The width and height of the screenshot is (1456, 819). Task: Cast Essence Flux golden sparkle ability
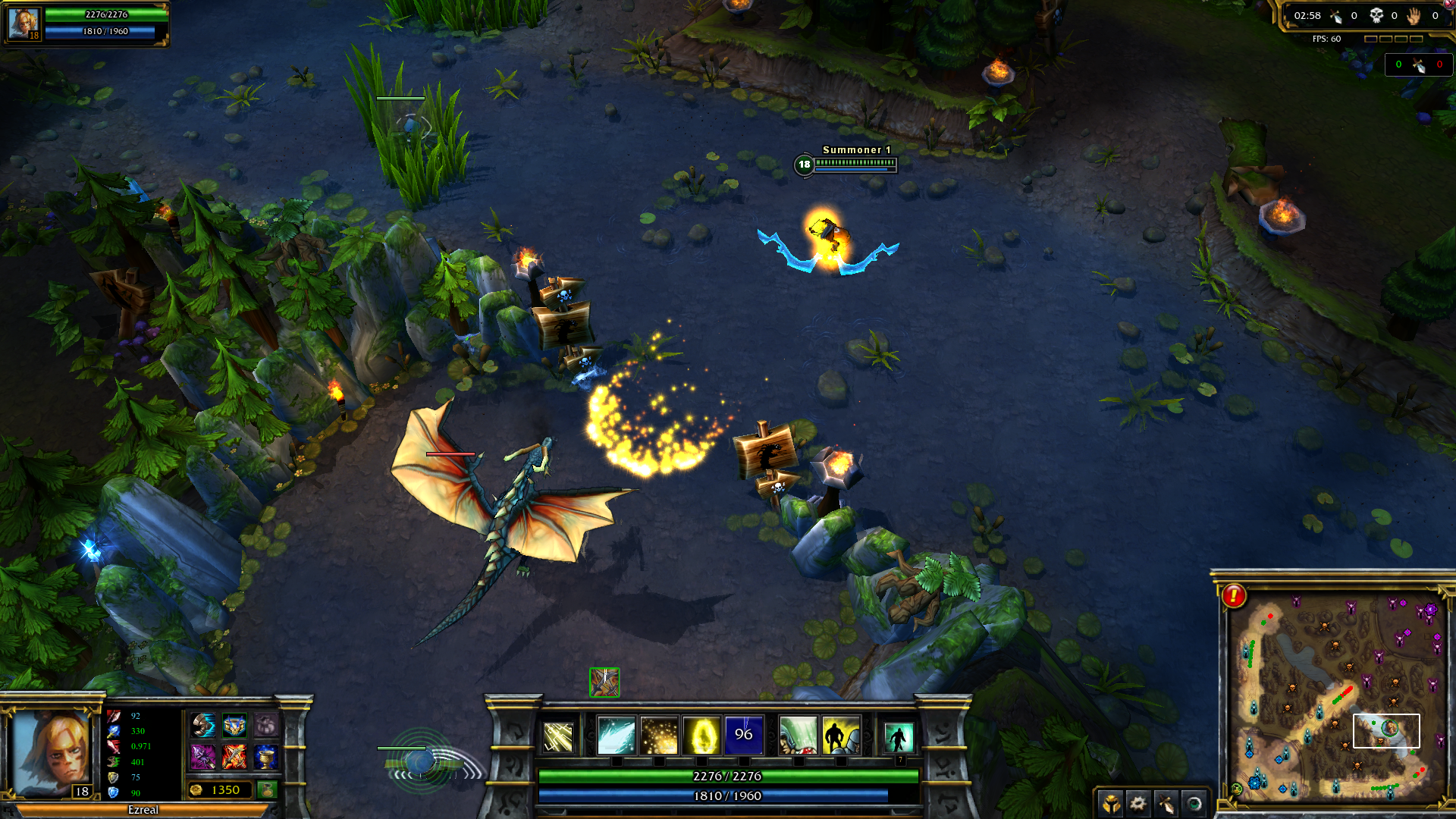pyautogui.click(x=659, y=736)
